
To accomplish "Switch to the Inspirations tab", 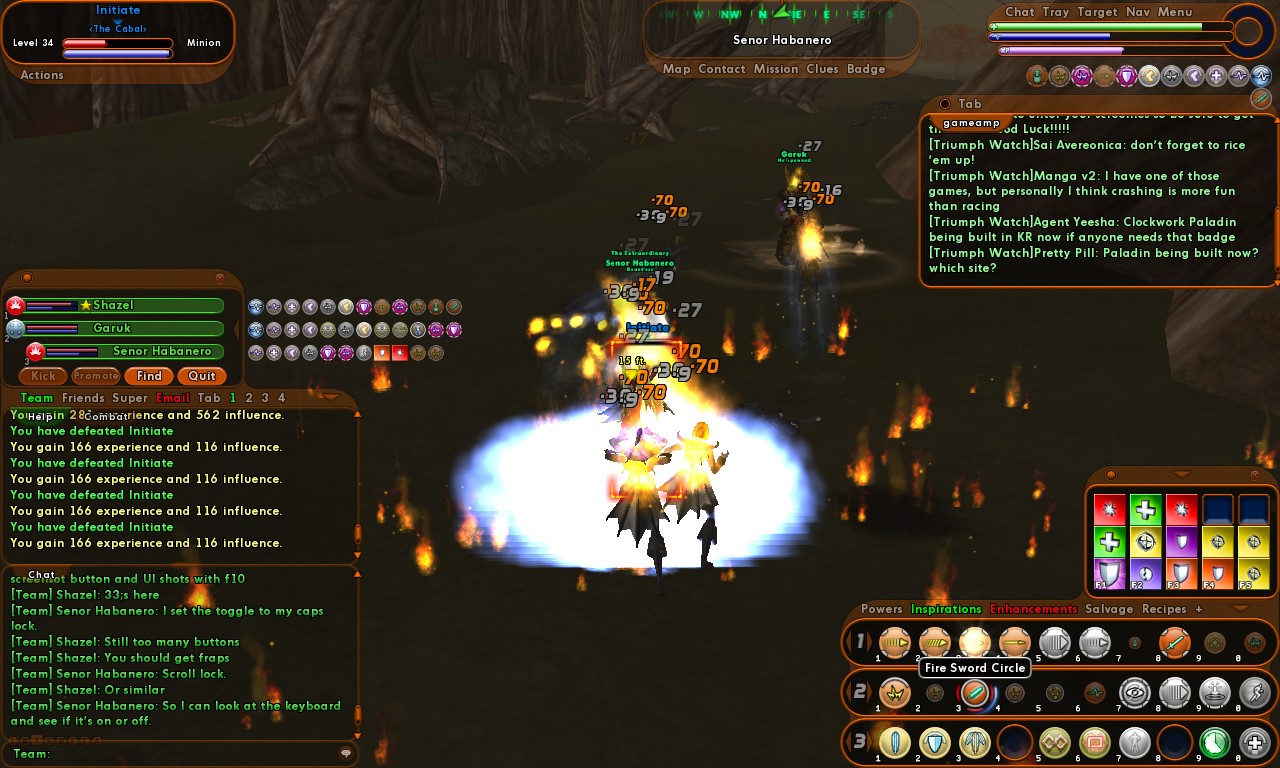I will click(946, 609).
